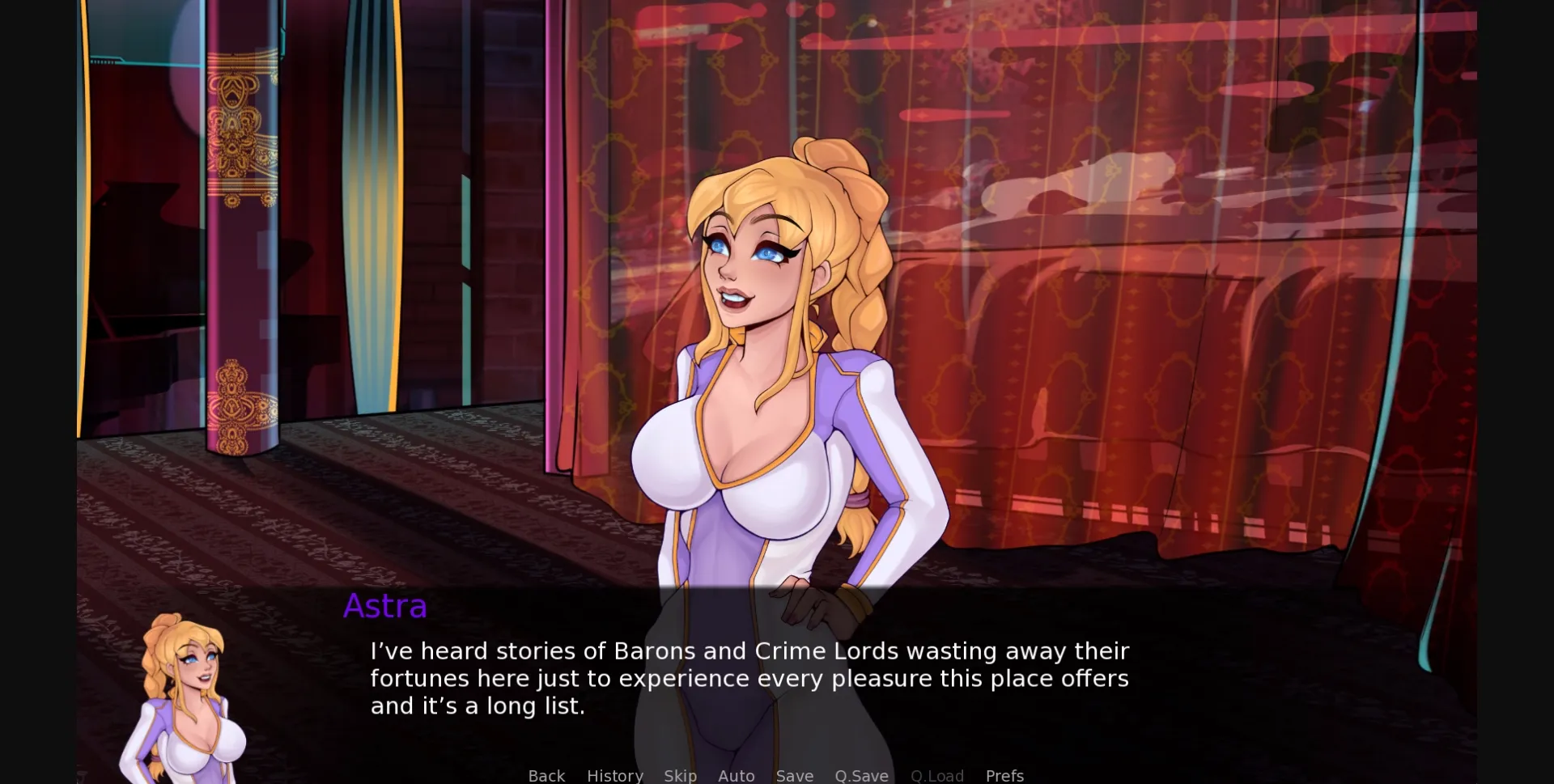Click the dialogue text to advance

click(749, 678)
